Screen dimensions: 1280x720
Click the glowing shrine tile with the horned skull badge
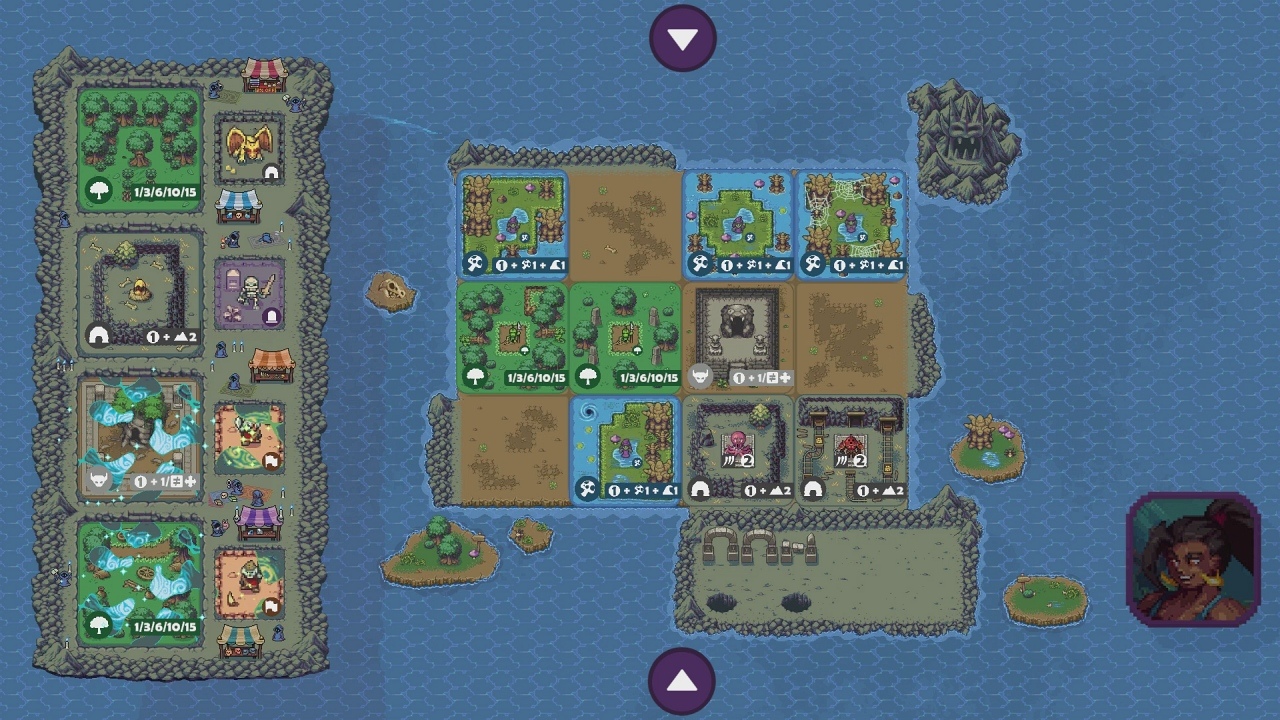pyautogui.click(x=98, y=482)
